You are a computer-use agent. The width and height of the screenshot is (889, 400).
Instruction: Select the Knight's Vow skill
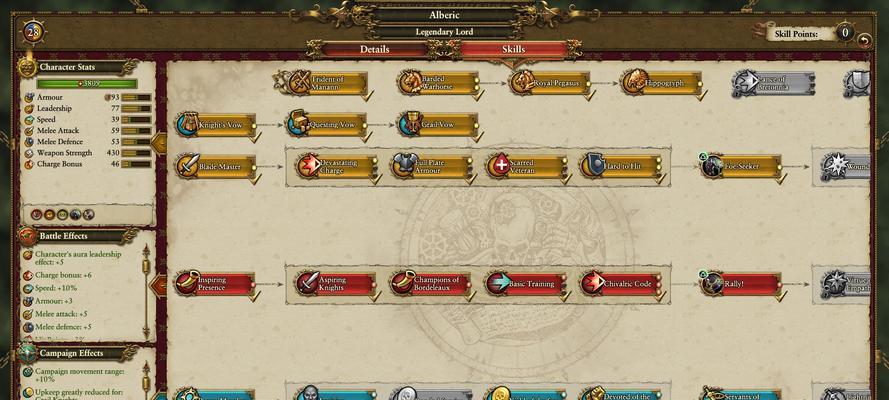[x=218, y=125]
